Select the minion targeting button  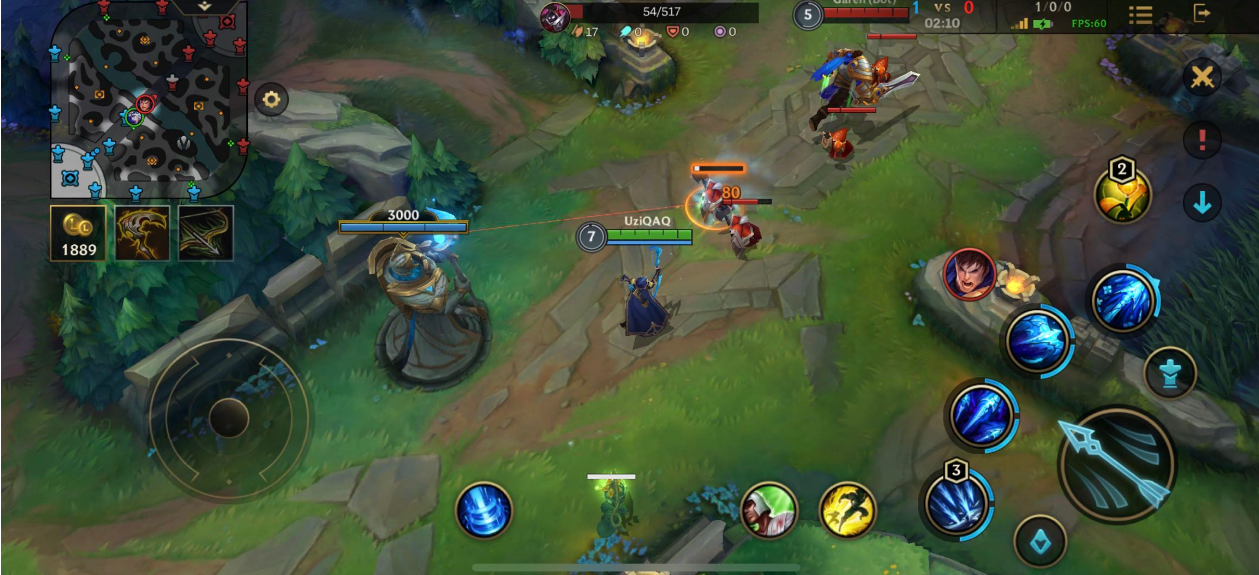coord(1040,541)
